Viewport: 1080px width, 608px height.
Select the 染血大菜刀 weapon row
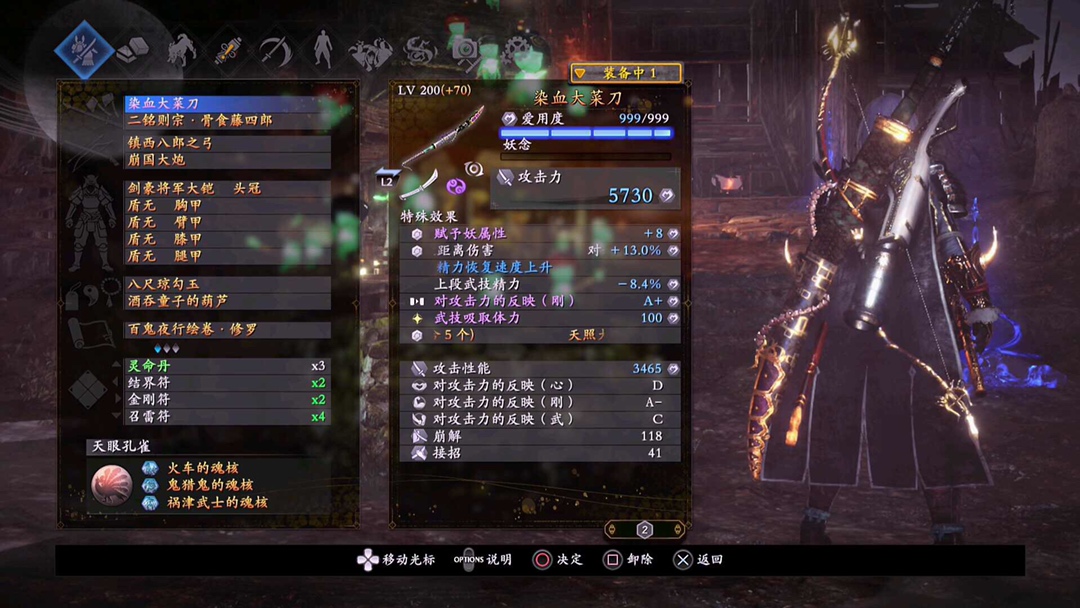pos(227,103)
